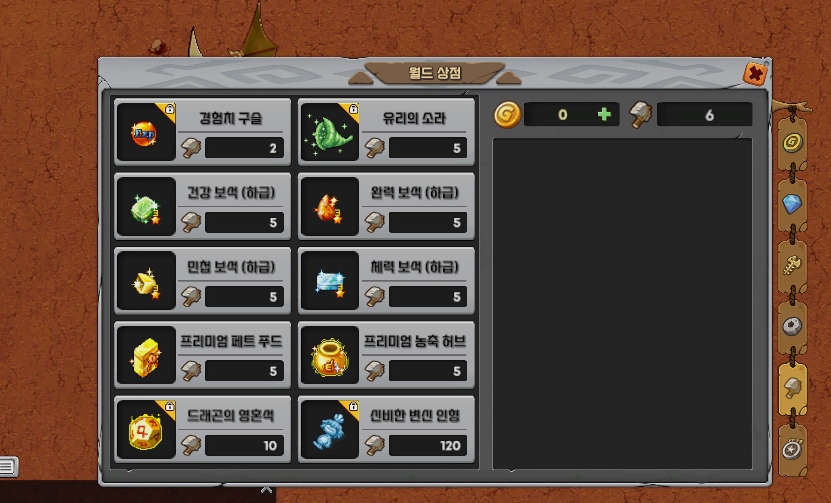The width and height of the screenshot is (831, 503).
Task: Pick the 프리미엄 페트 푸드 item
Action: (x=202, y=354)
